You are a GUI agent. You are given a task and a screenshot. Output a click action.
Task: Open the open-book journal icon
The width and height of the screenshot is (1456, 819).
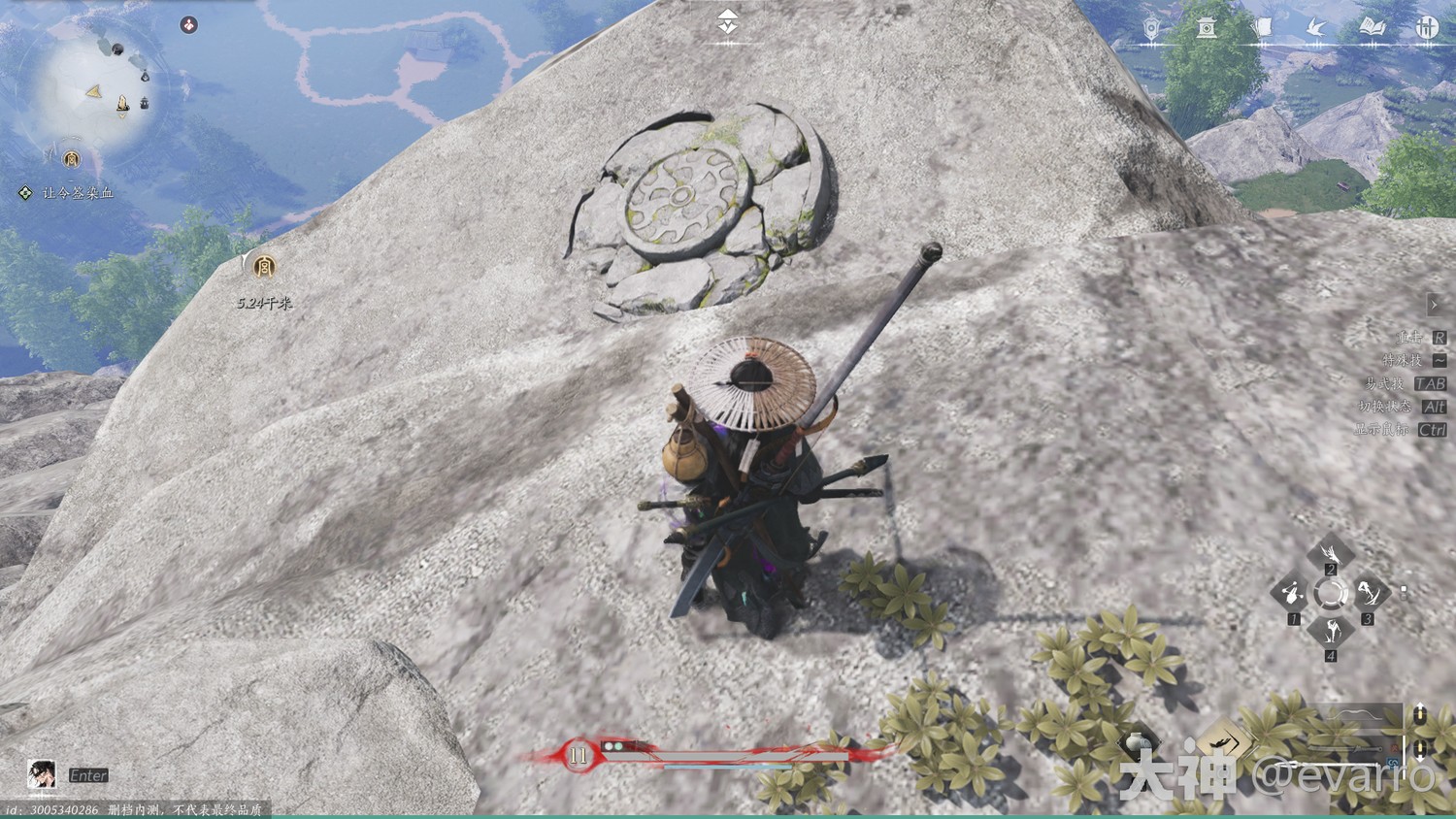click(x=1372, y=28)
